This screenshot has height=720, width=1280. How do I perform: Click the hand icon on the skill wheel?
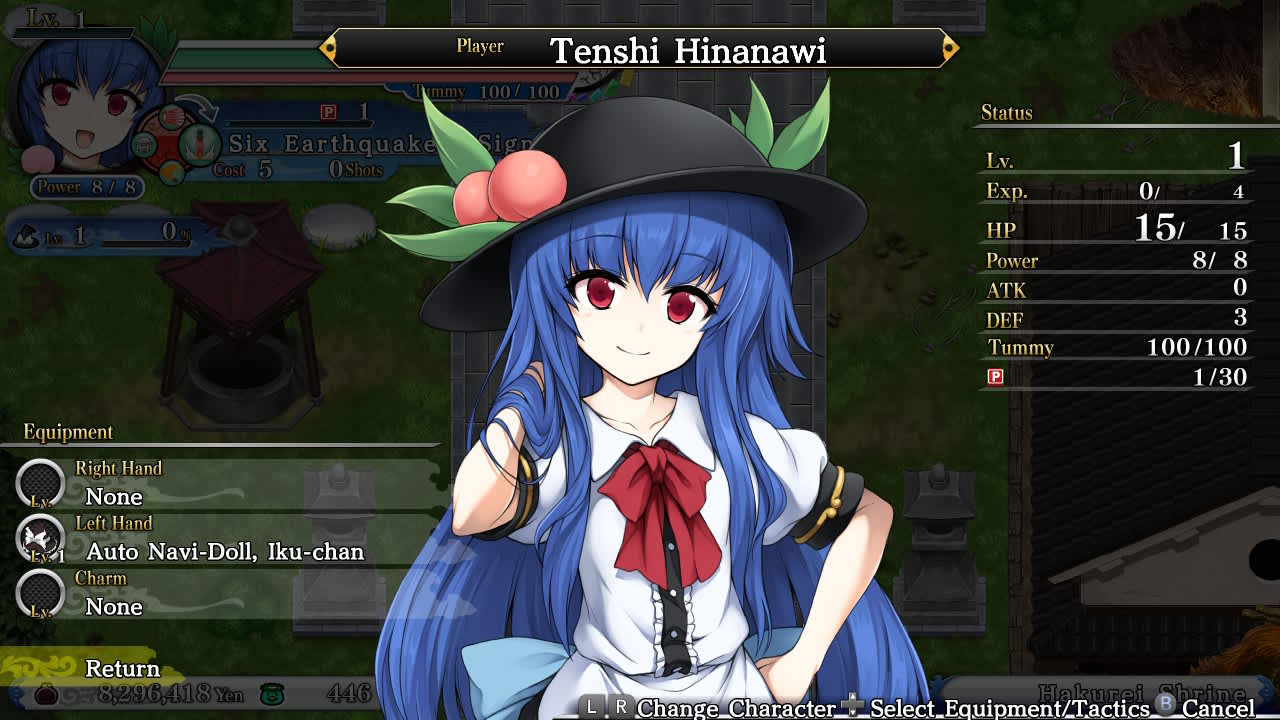pyautogui.click(x=171, y=117)
